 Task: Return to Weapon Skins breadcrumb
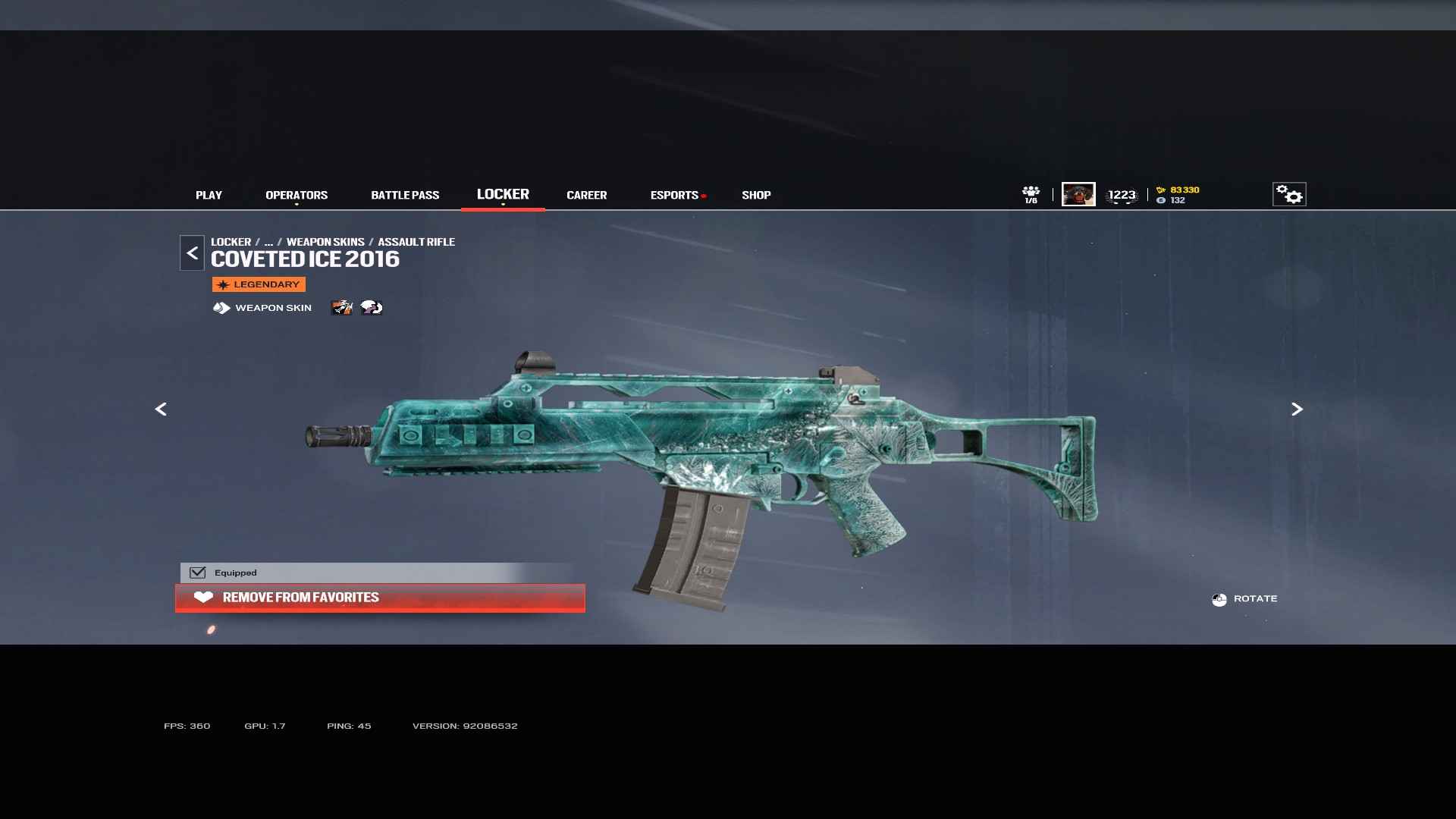tap(325, 242)
